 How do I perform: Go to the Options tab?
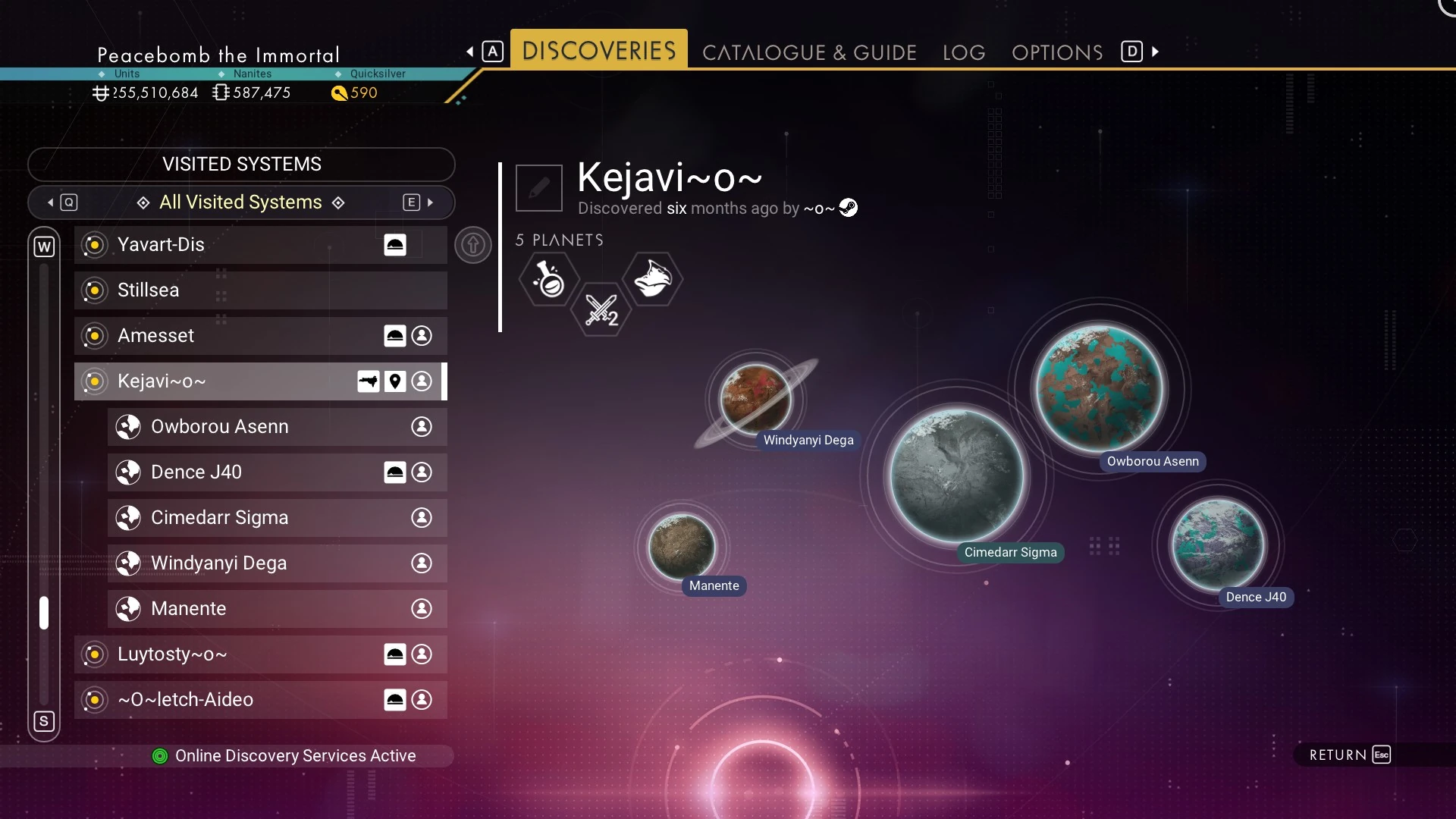(1057, 52)
